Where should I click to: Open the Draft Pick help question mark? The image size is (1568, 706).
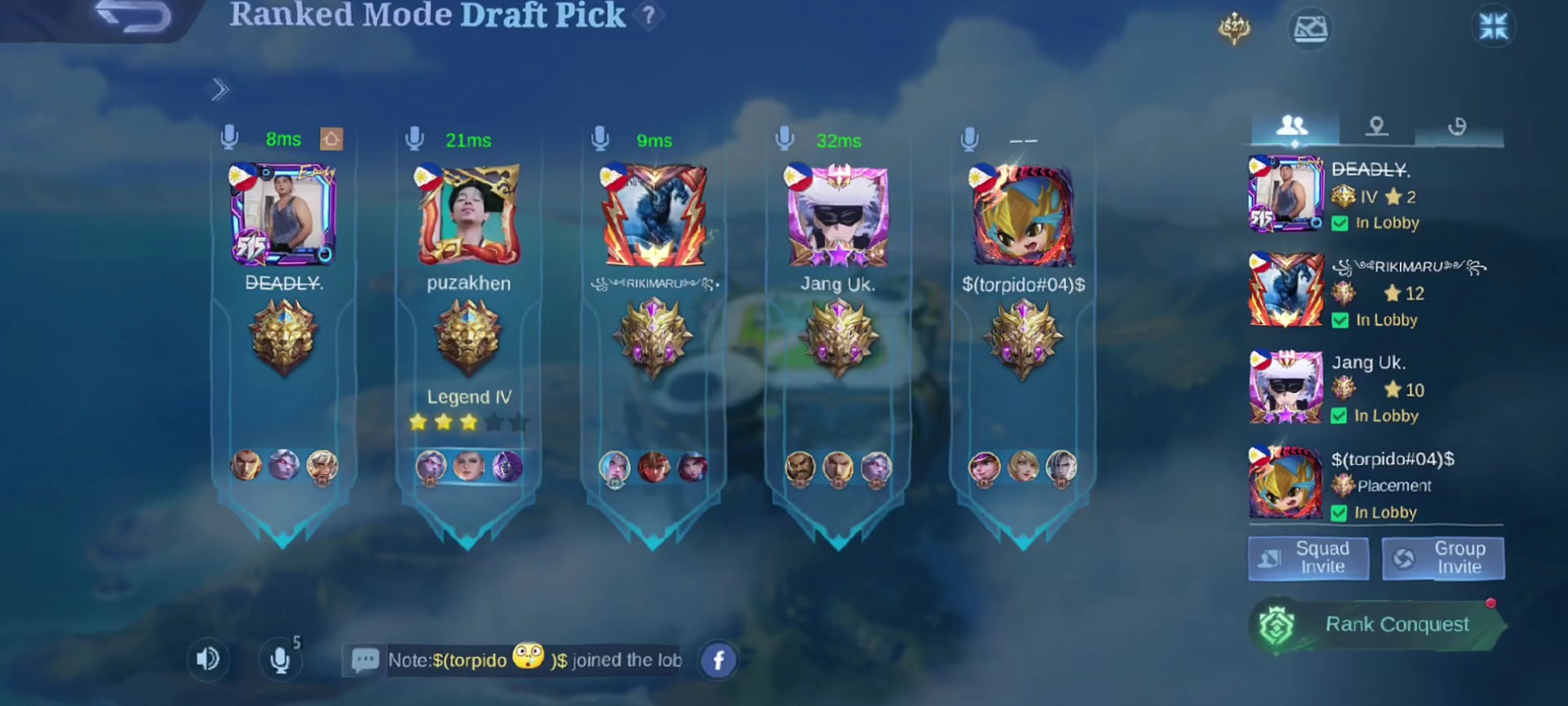click(x=648, y=16)
